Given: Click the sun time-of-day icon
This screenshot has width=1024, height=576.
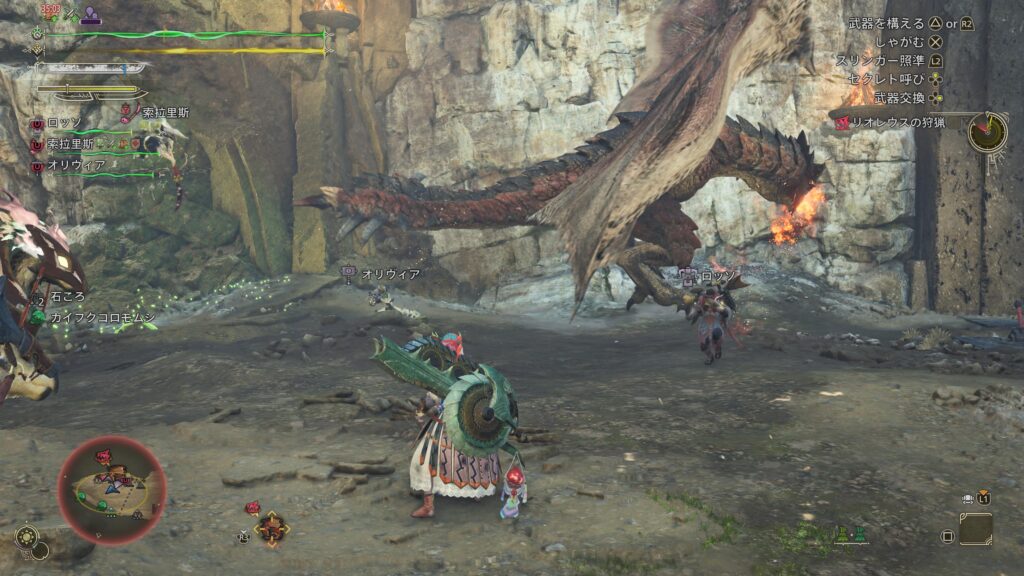Looking at the screenshot, I should [26, 537].
